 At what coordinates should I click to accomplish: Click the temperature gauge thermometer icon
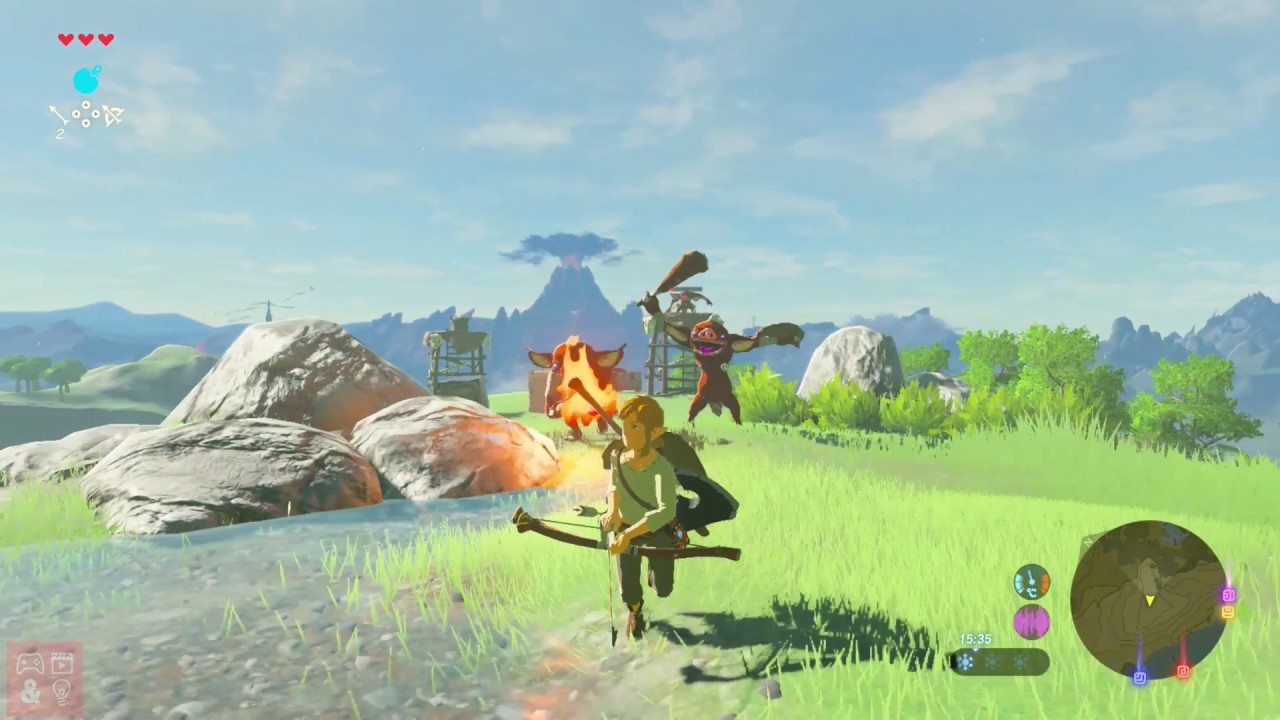pyautogui.click(x=1030, y=581)
